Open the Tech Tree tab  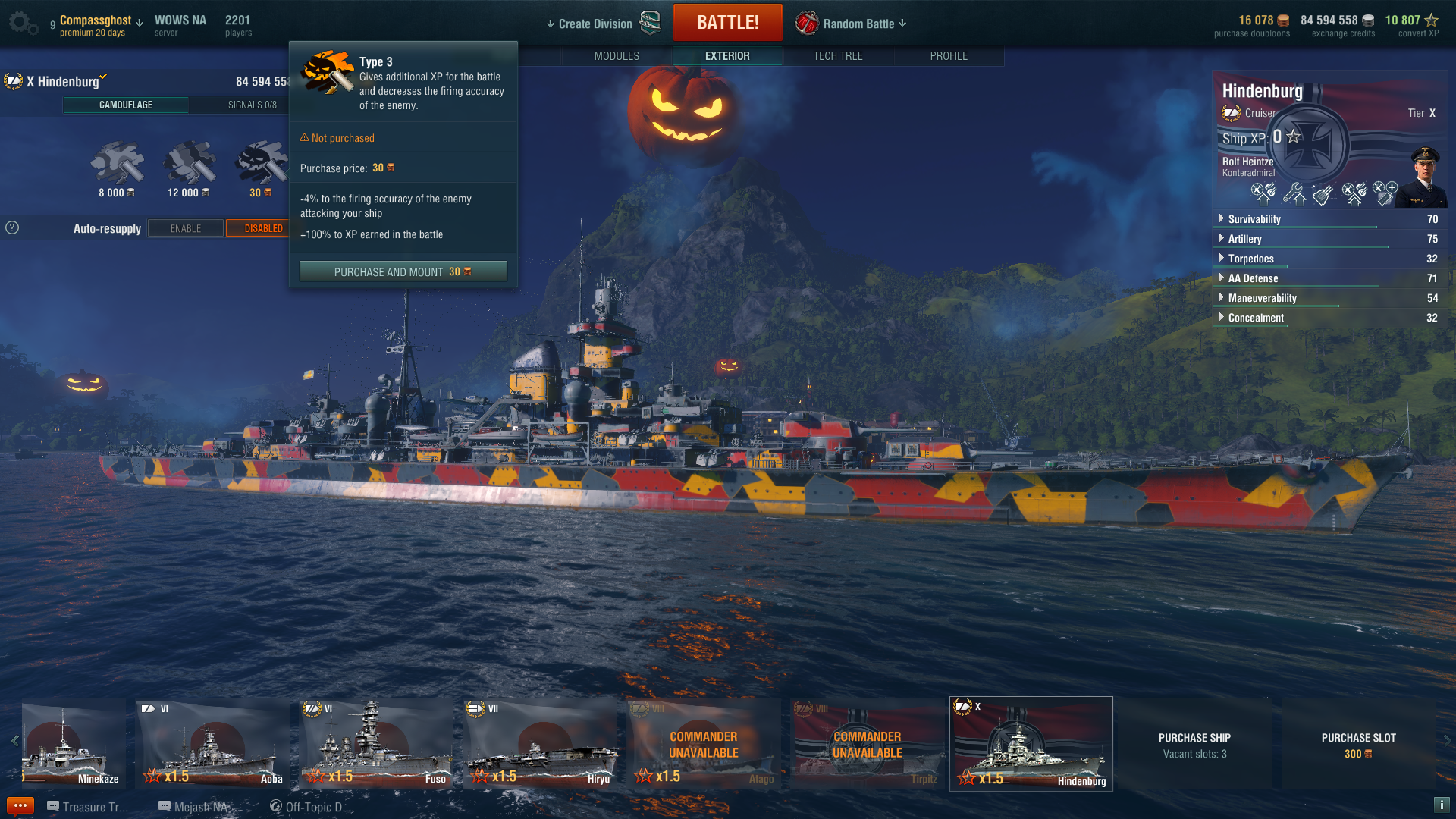(x=838, y=56)
